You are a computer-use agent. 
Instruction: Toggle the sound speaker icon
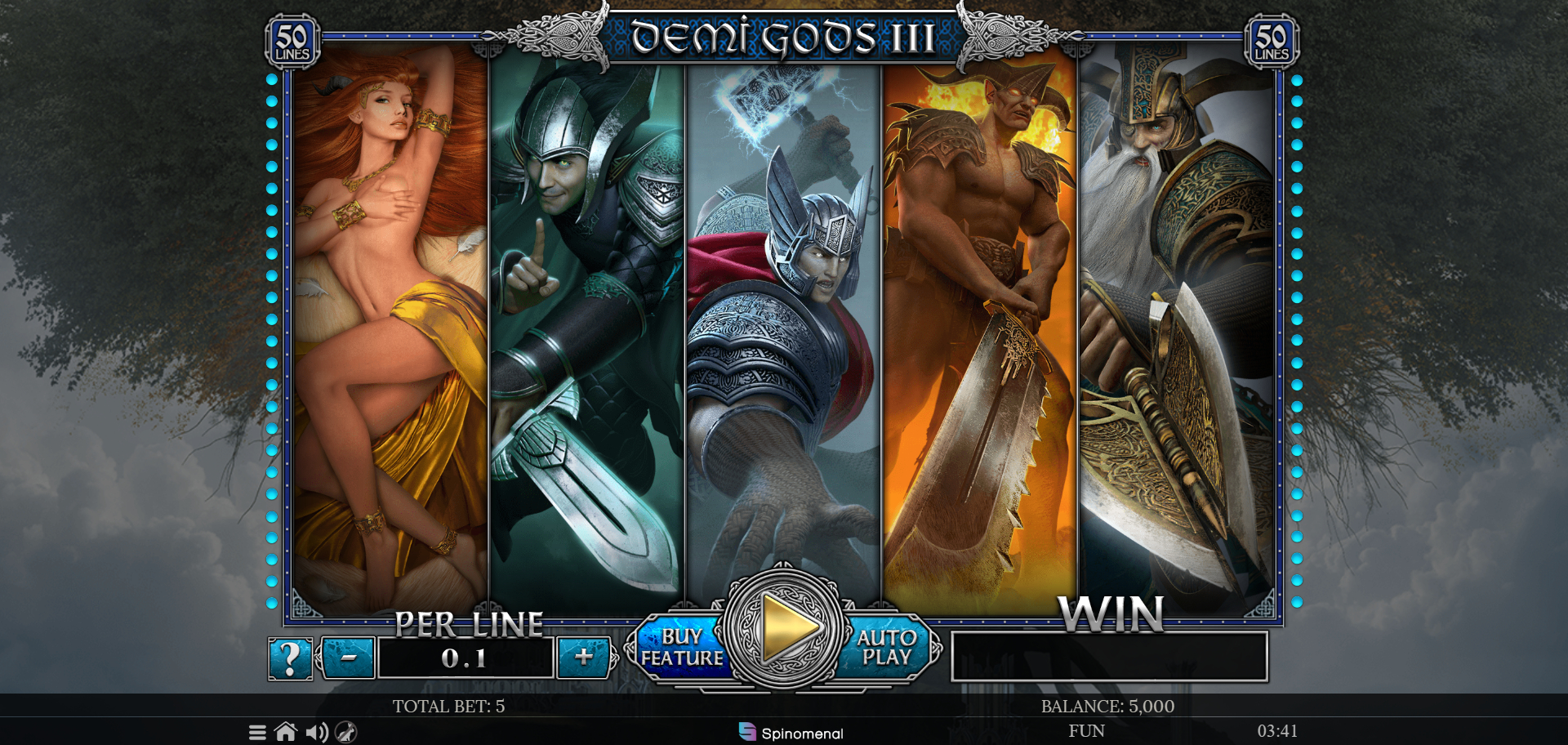[316, 732]
